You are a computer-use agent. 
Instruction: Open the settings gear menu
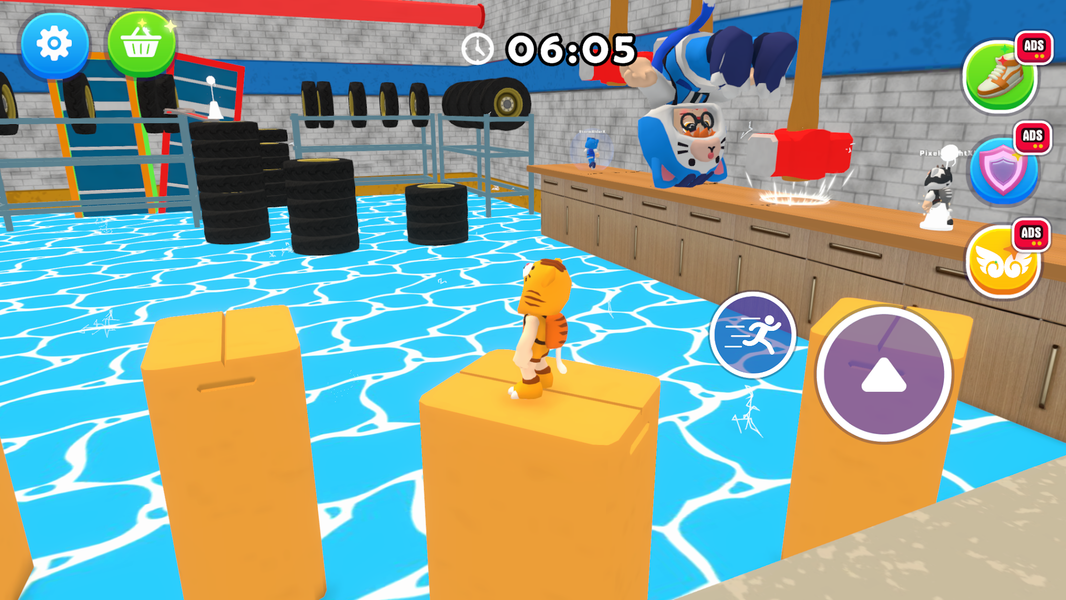54,44
